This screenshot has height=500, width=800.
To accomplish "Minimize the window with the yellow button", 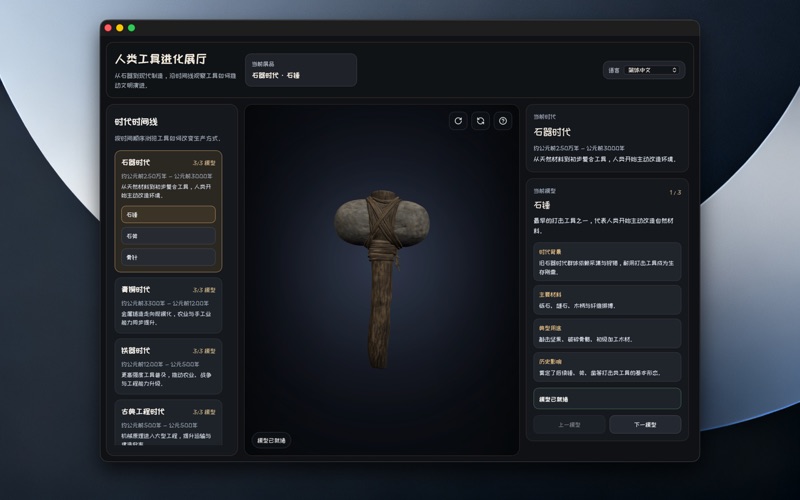I will (x=120, y=28).
